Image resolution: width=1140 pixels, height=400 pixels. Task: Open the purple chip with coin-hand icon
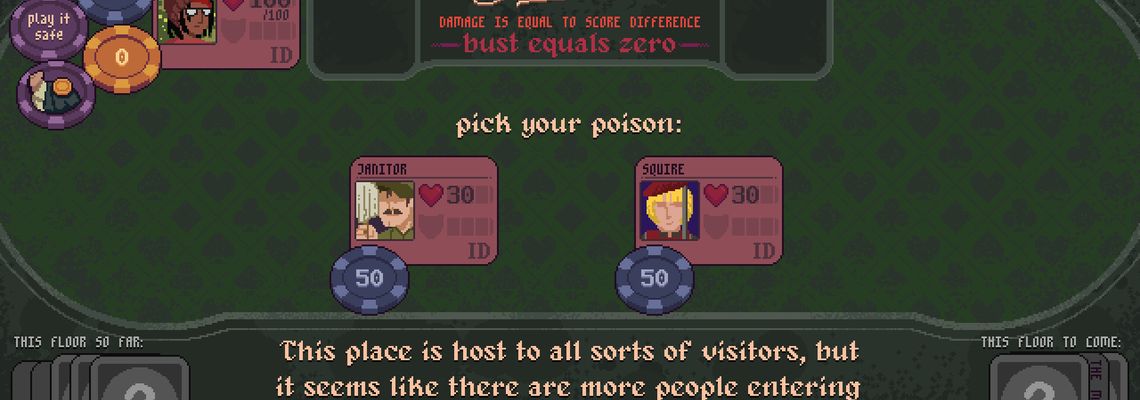(56, 95)
